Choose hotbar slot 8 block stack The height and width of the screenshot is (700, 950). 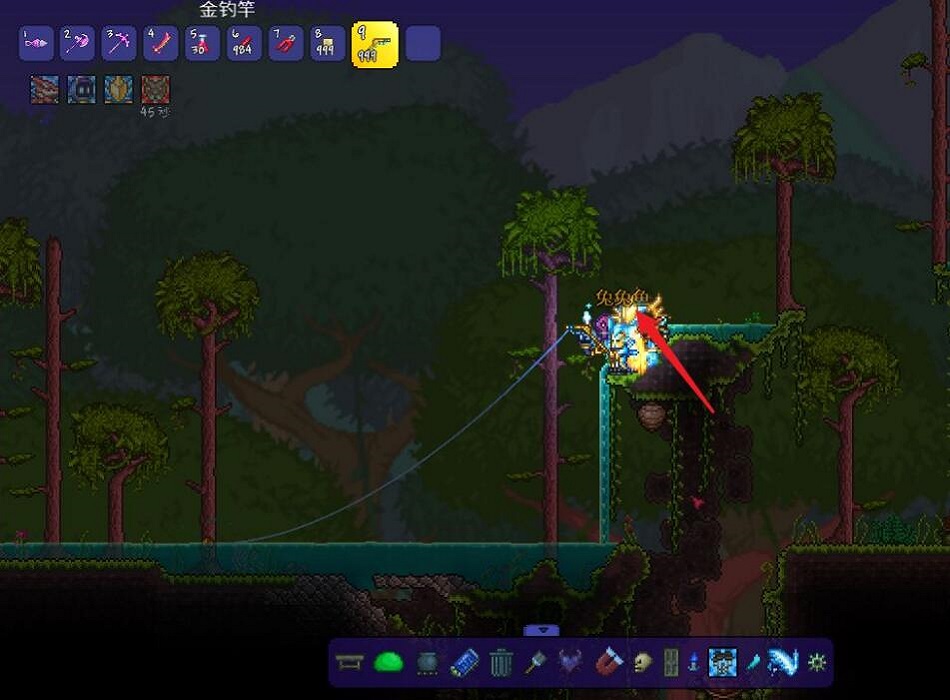pos(327,43)
